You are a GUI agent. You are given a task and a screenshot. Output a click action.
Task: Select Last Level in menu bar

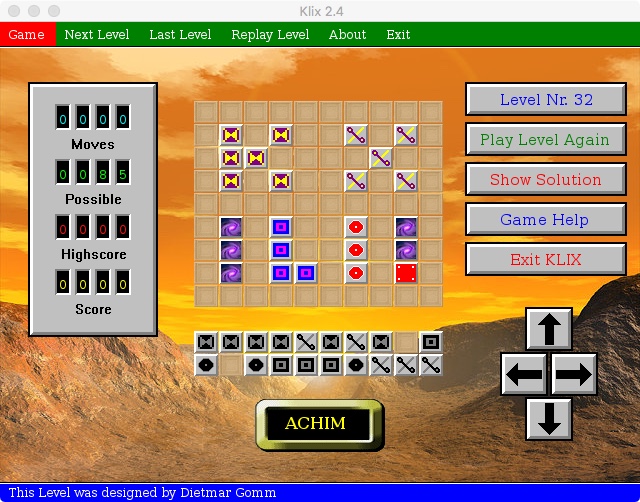pyautogui.click(x=180, y=34)
